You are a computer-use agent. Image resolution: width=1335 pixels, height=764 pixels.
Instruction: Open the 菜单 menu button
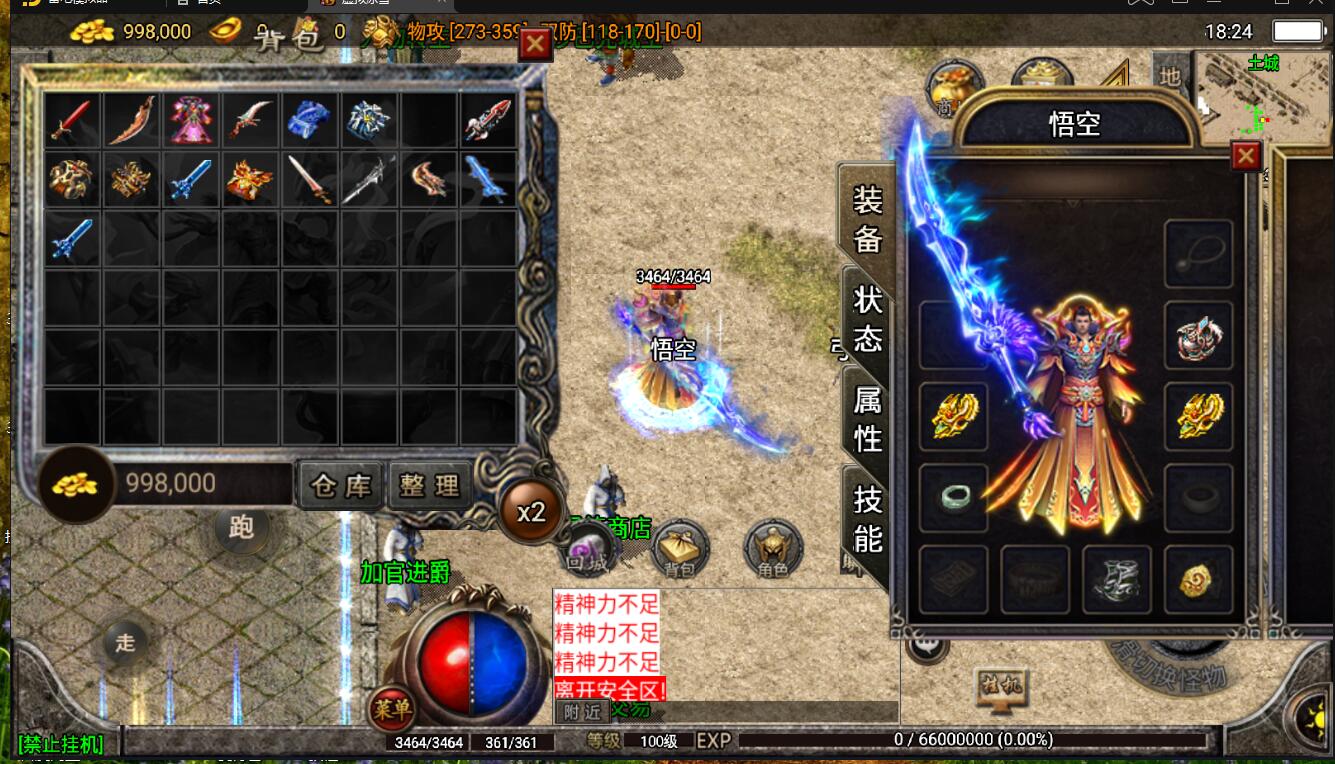click(391, 709)
